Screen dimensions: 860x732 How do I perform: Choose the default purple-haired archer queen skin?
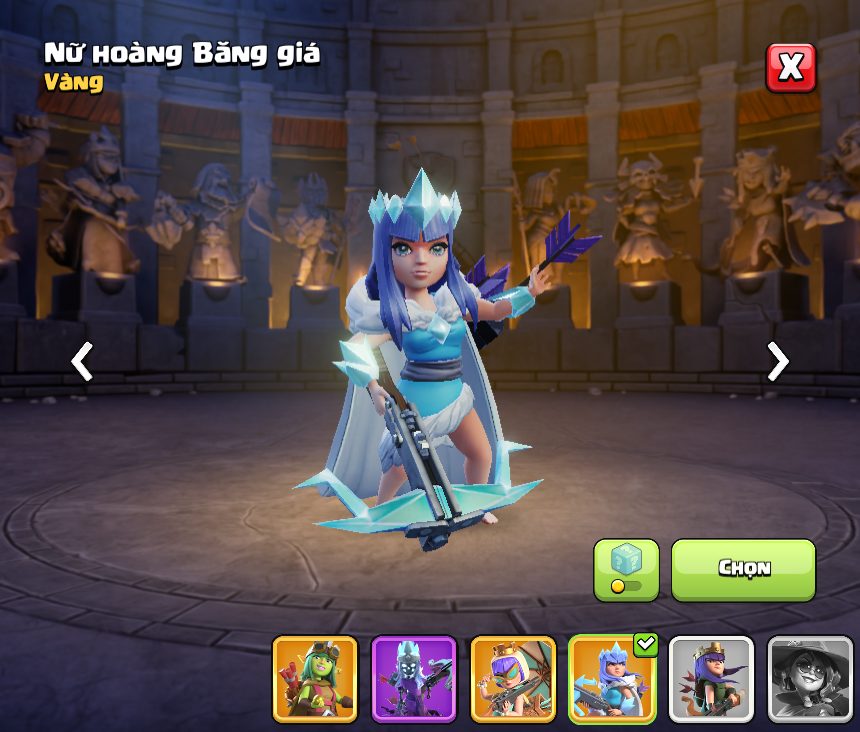tap(711, 679)
